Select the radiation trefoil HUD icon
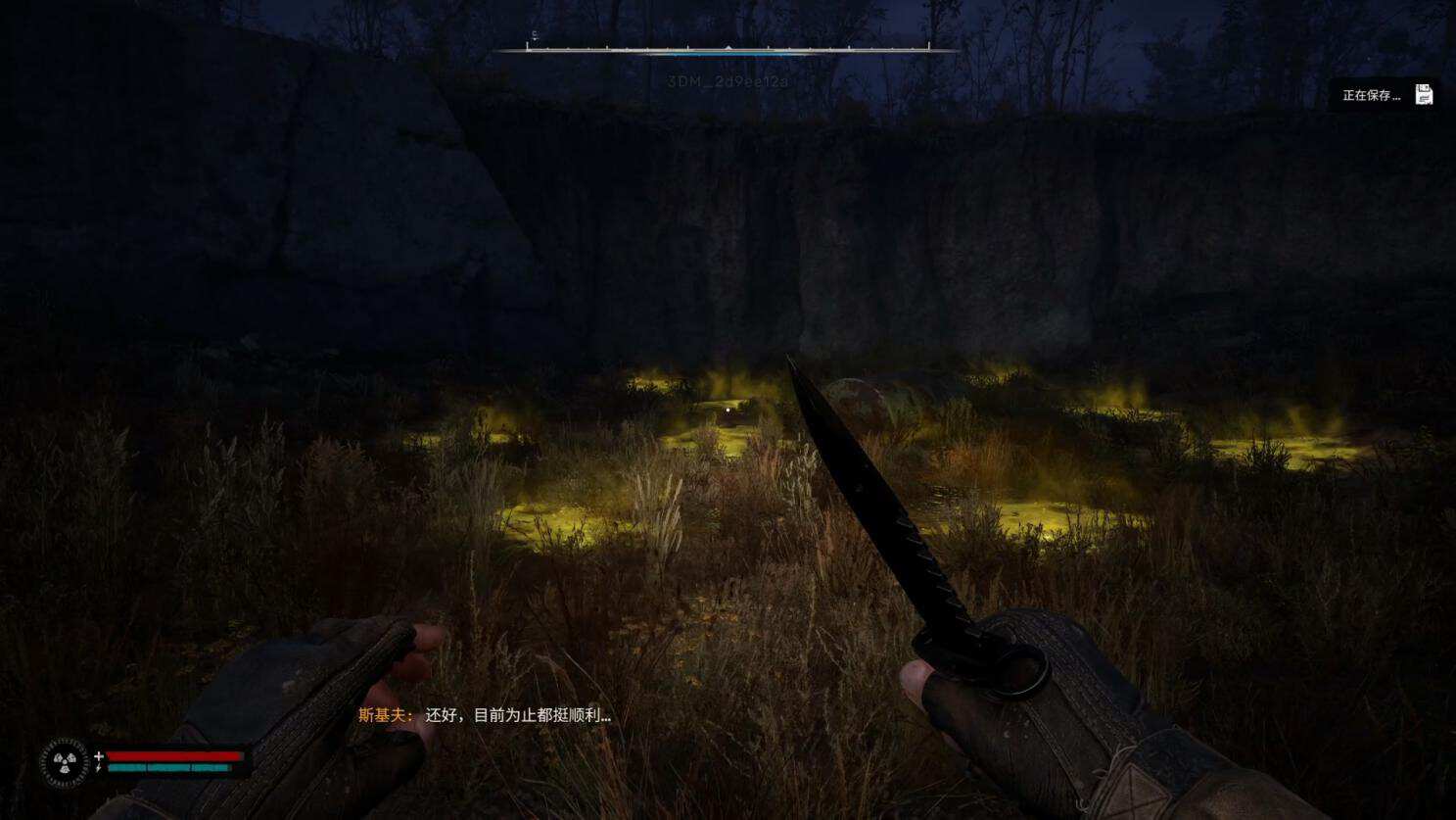 tap(65, 762)
